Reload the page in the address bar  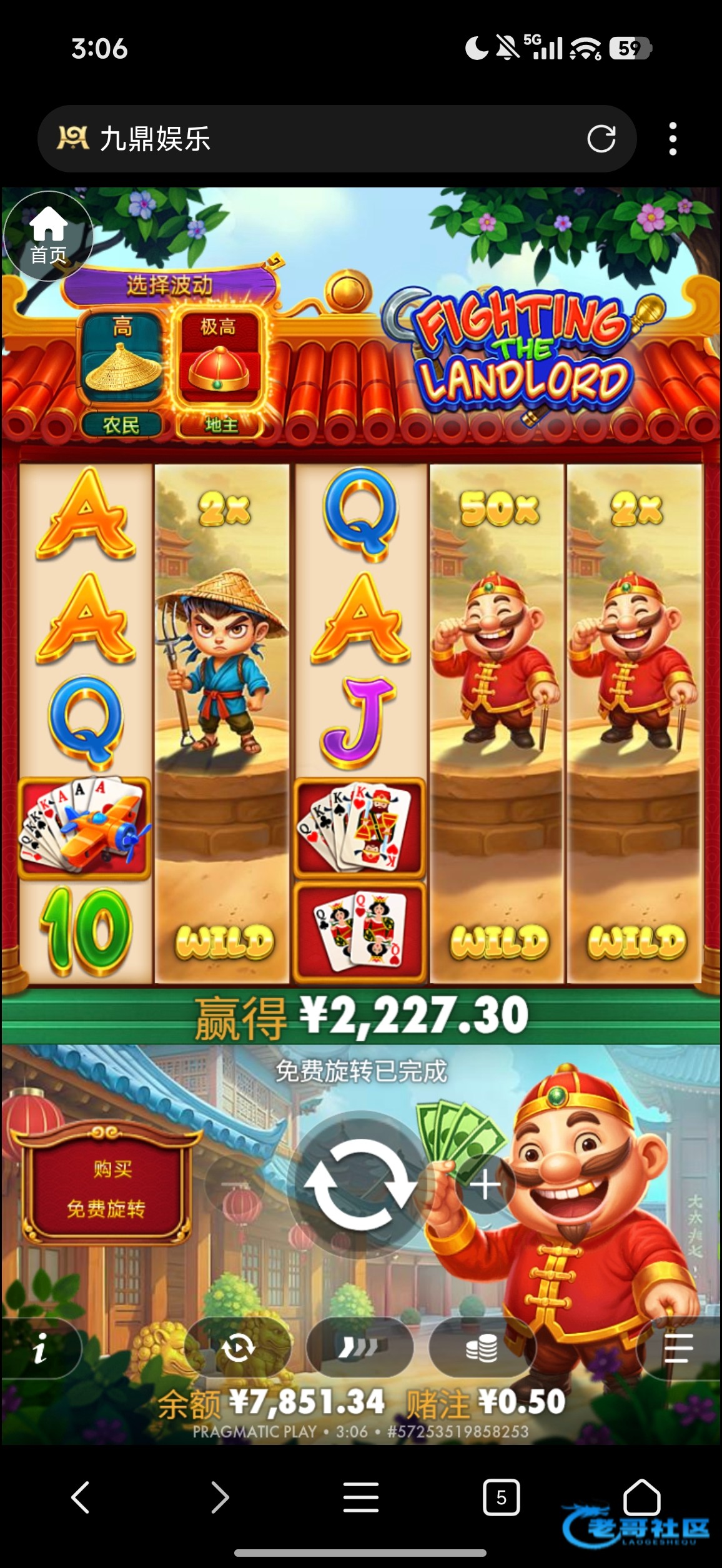(601, 139)
